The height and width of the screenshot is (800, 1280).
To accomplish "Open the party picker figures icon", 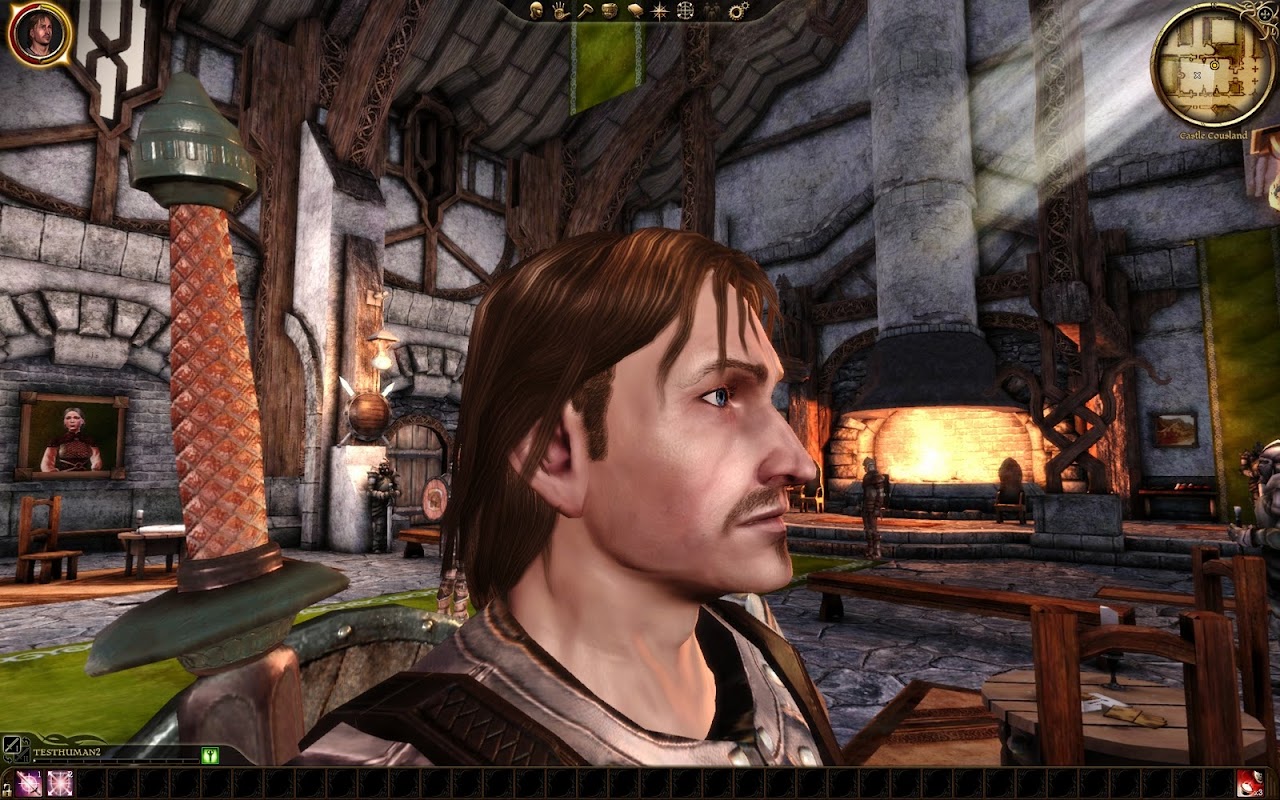I will [x=712, y=11].
